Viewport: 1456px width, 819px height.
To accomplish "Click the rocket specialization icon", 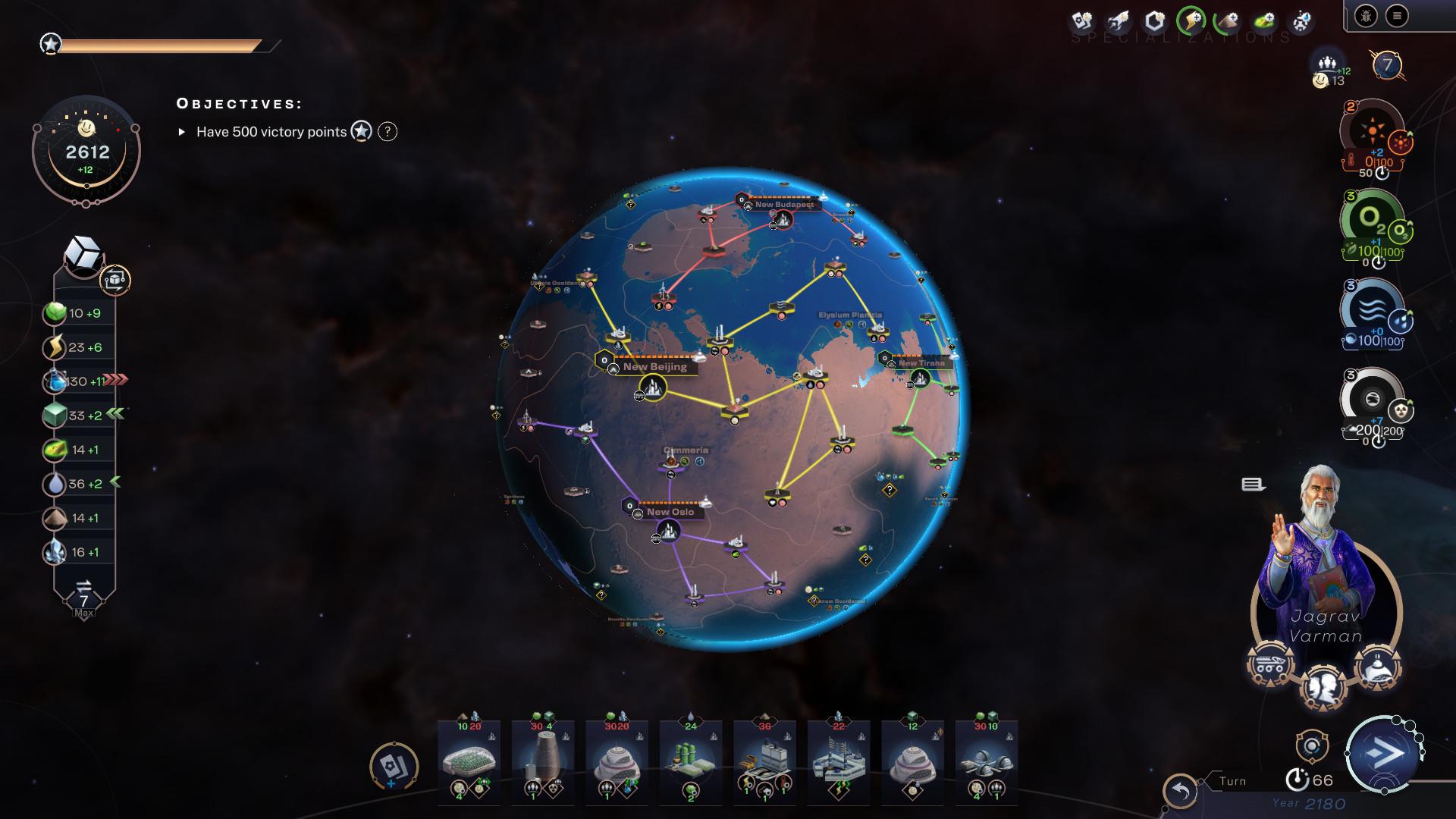I will [x=1119, y=20].
